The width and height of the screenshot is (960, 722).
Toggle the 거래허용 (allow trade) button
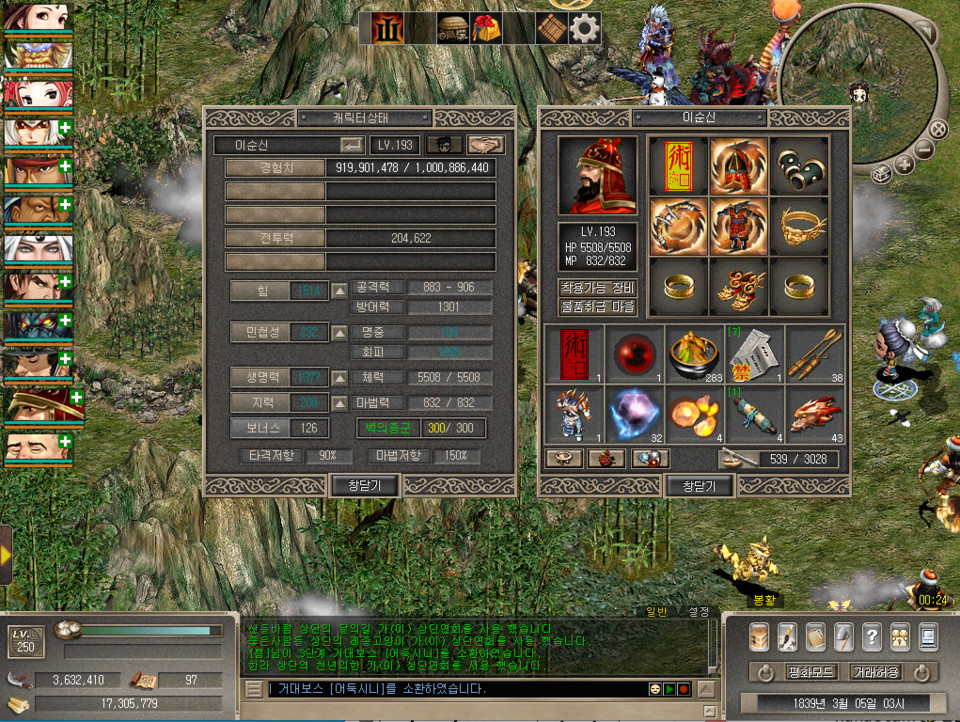(877, 672)
